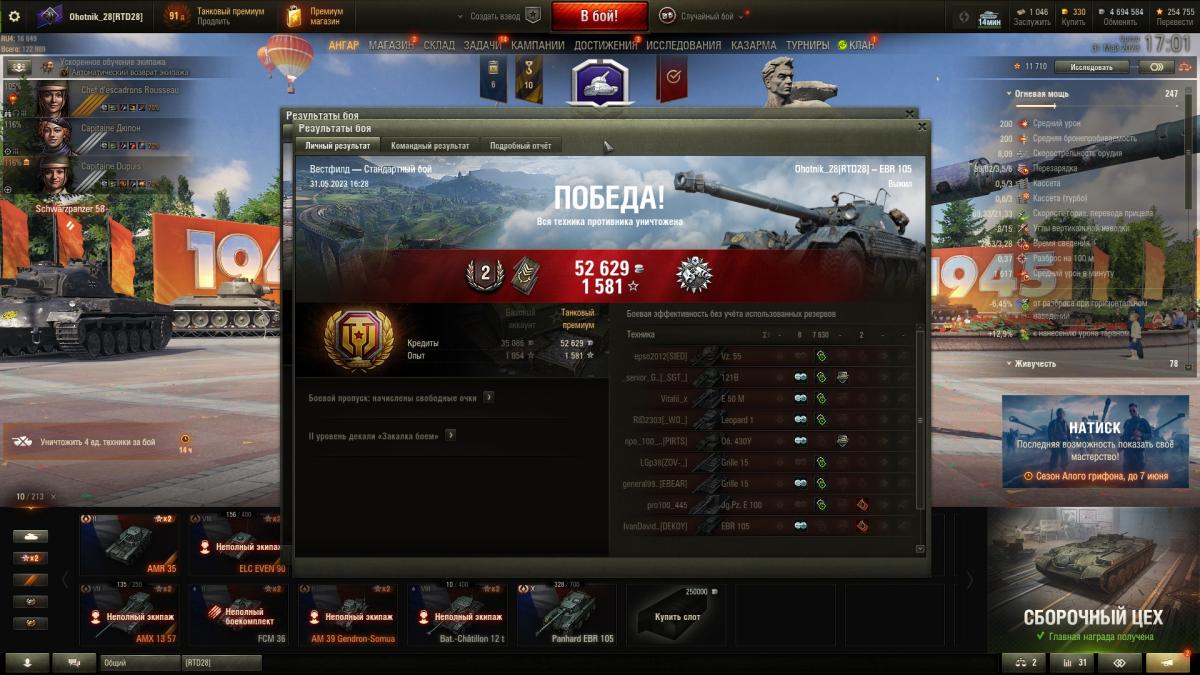1200x675 pixels.
Task: Open the Подробный отчёт tab
Action: click(x=520, y=146)
